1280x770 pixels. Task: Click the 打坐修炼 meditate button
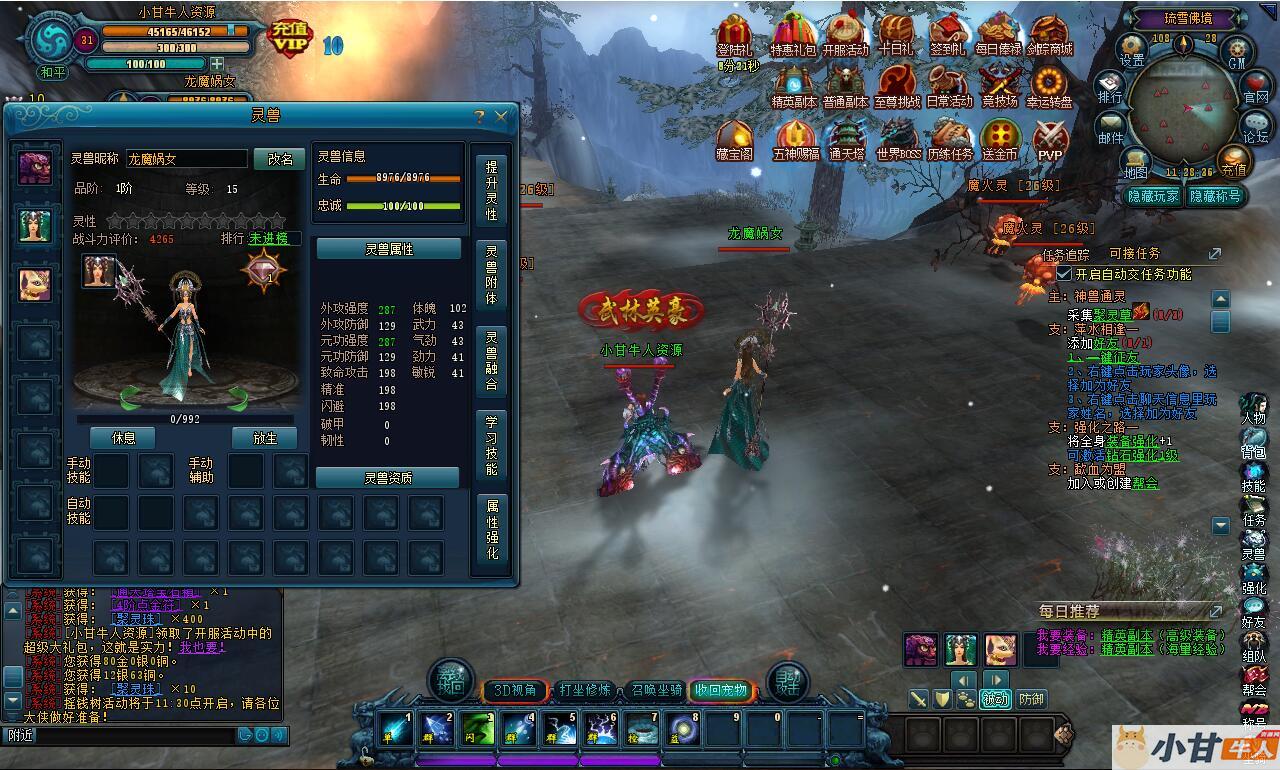pyautogui.click(x=585, y=690)
